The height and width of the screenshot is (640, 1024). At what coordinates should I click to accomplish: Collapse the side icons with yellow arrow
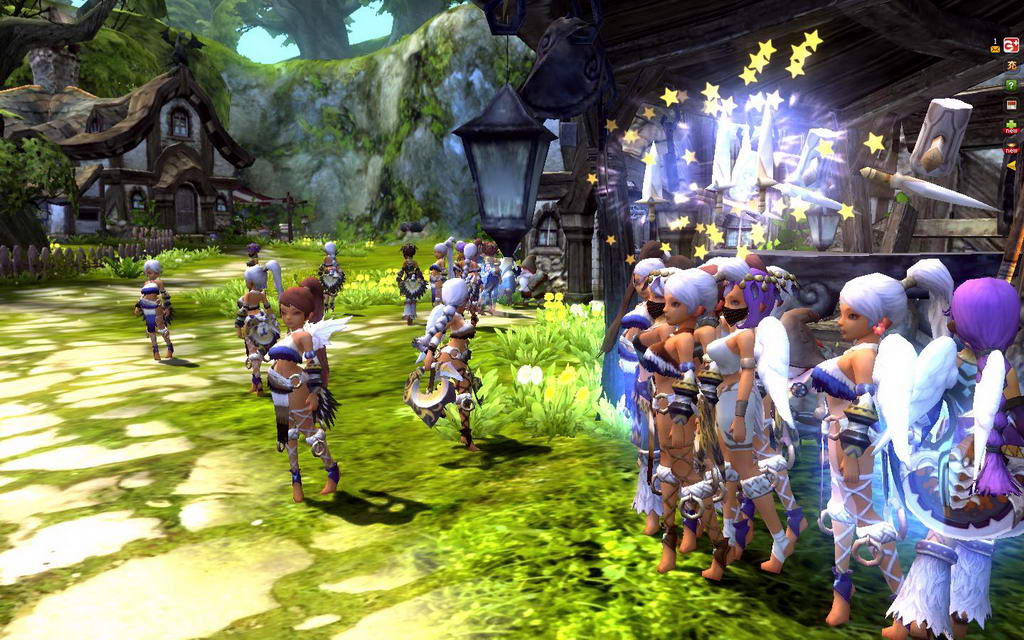1011,165
